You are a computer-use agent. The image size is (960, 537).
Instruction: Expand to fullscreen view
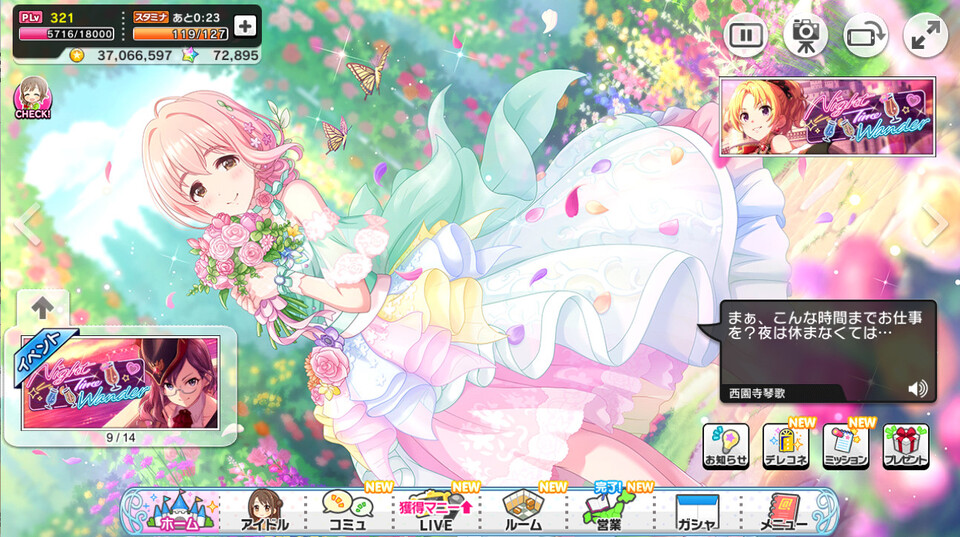[925, 36]
